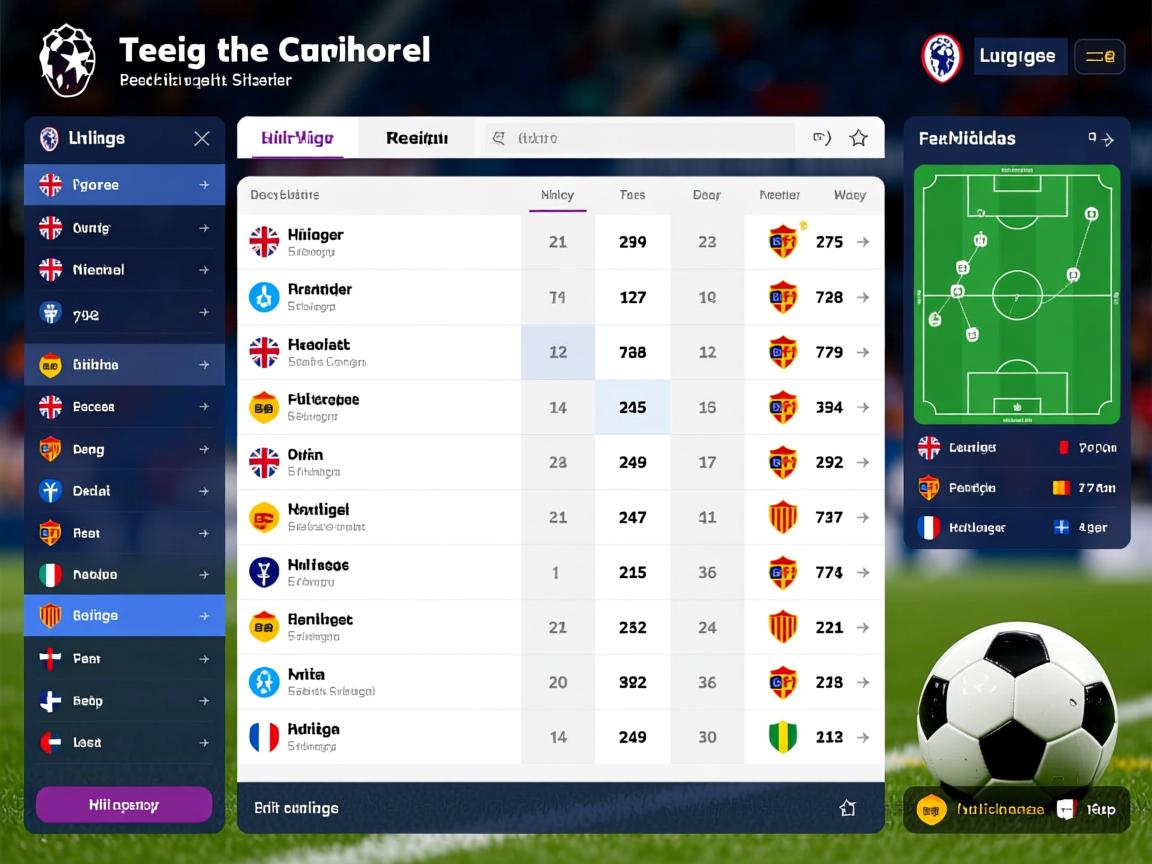This screenshot has width=1152, height=864.
Task: Click the purple Hiilnpenoy button
Action: point(124,804)
